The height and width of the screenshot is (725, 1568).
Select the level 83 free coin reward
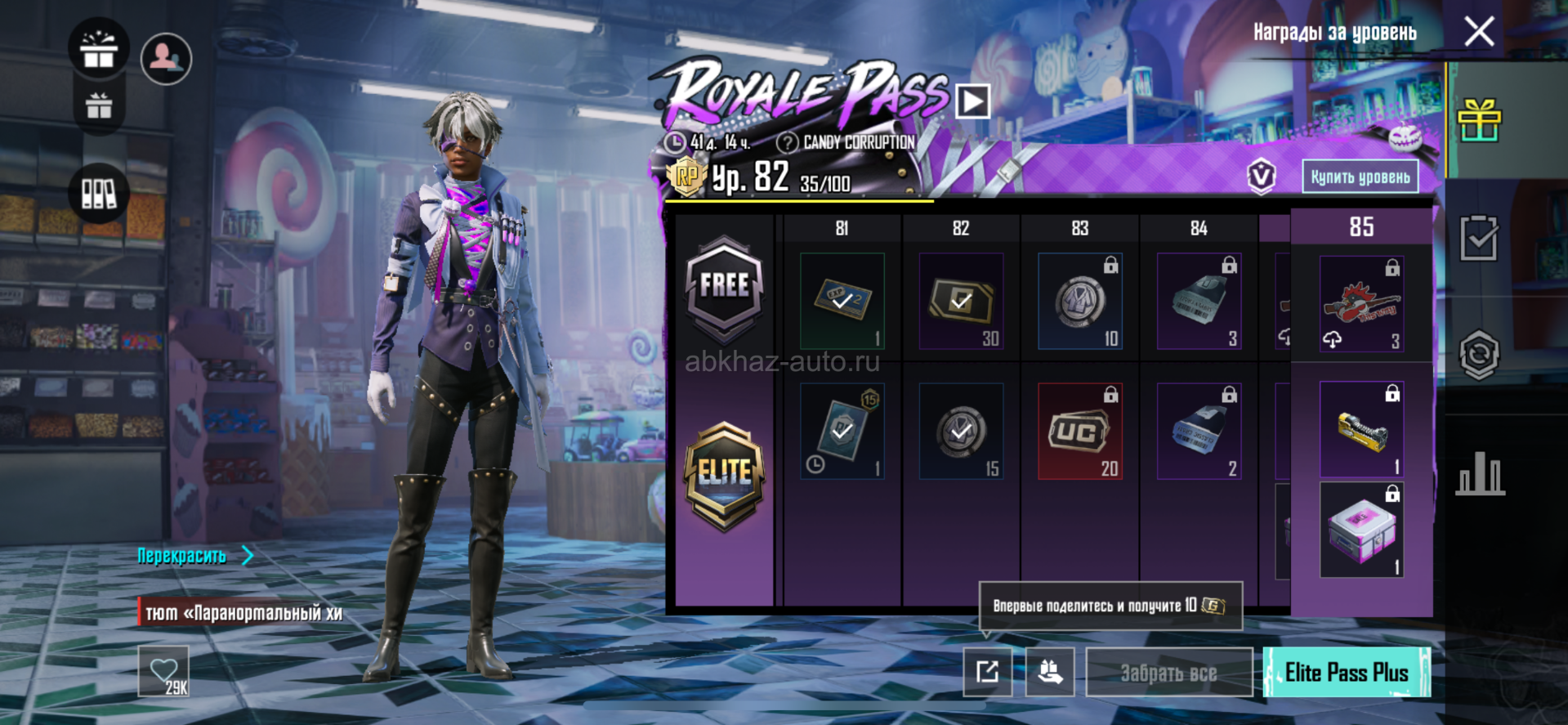[1079, 302]
